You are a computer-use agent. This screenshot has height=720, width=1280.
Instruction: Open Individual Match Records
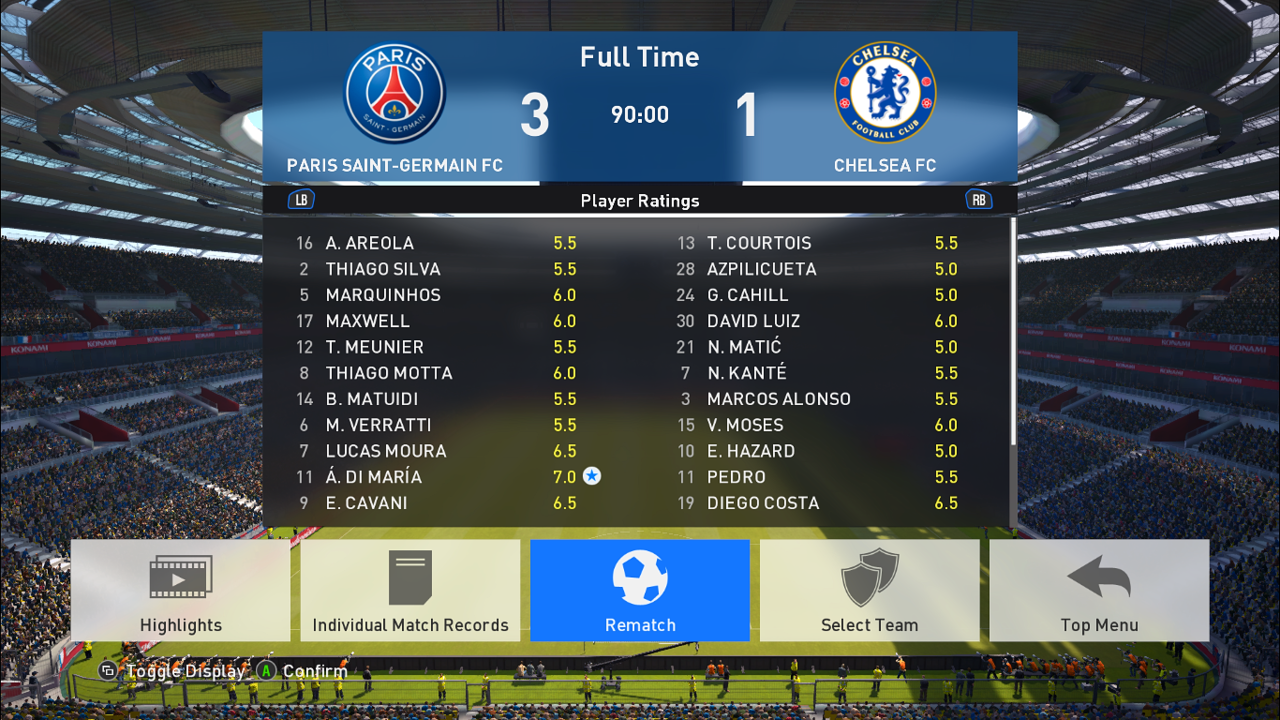tap(410, 590)
